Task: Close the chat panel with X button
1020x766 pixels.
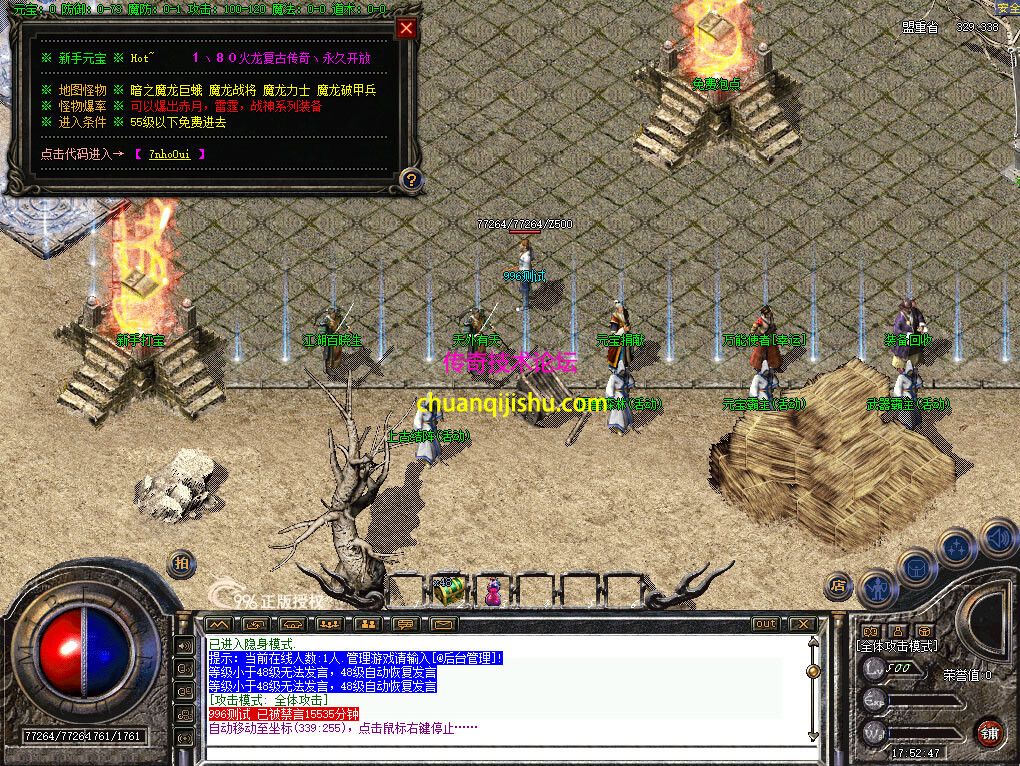Action: (x=801, y=624)
